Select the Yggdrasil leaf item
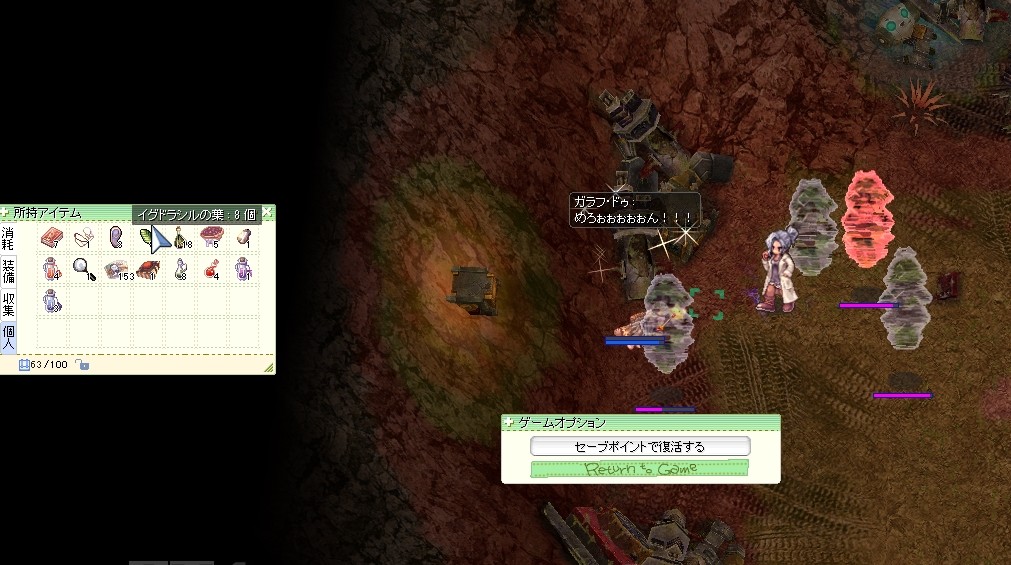 point(148,238)
